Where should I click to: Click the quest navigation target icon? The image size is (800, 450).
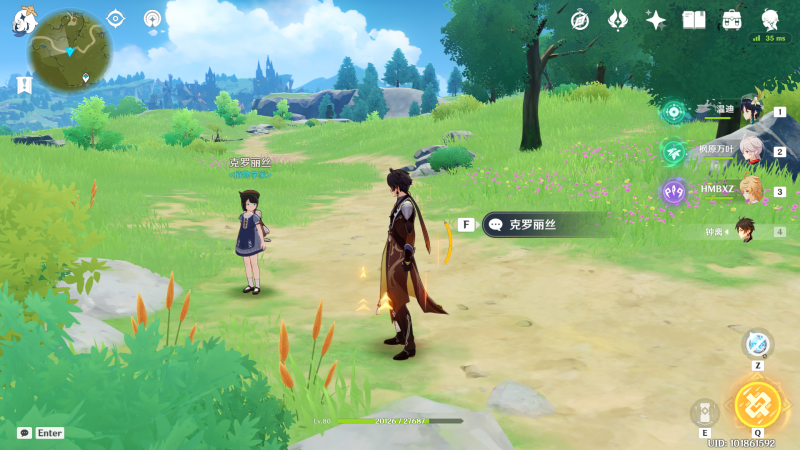pos(116,18)
